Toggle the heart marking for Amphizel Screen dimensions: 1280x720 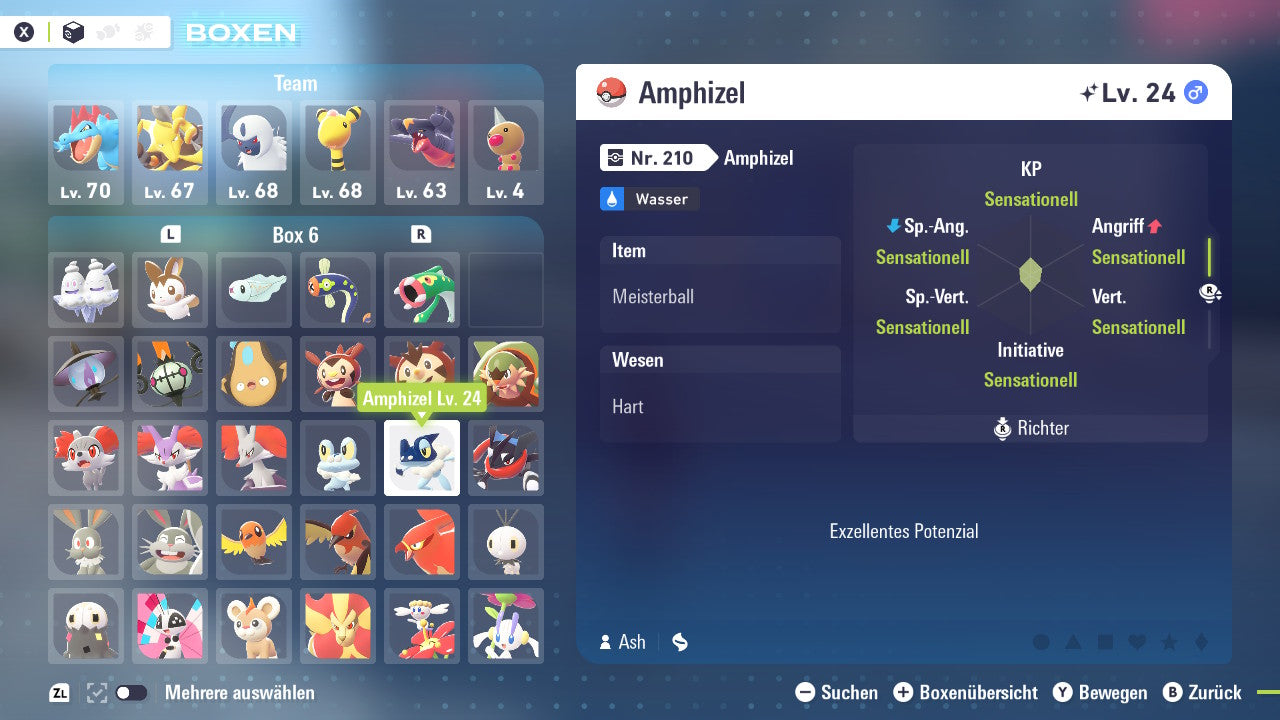(x=1135, y=643)
